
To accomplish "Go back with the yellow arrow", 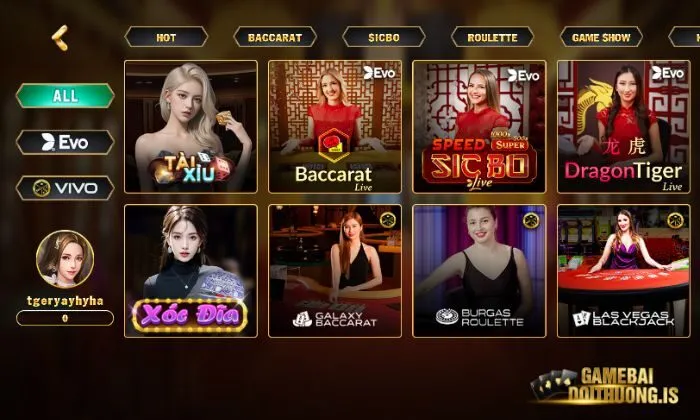I will 60,37.
